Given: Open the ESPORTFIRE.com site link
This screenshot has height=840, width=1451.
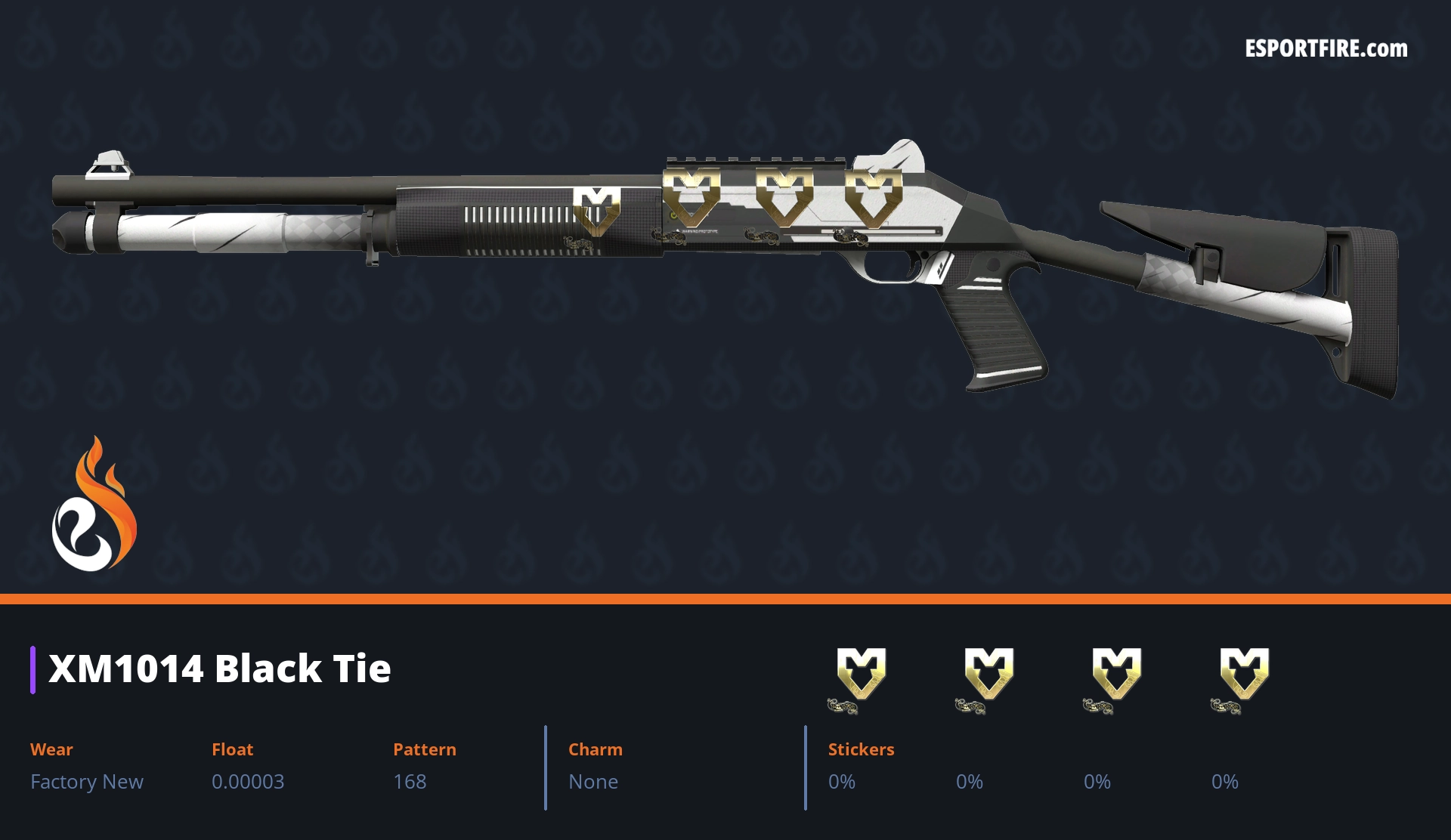Looking at the screenshot, I should 1326,49.
